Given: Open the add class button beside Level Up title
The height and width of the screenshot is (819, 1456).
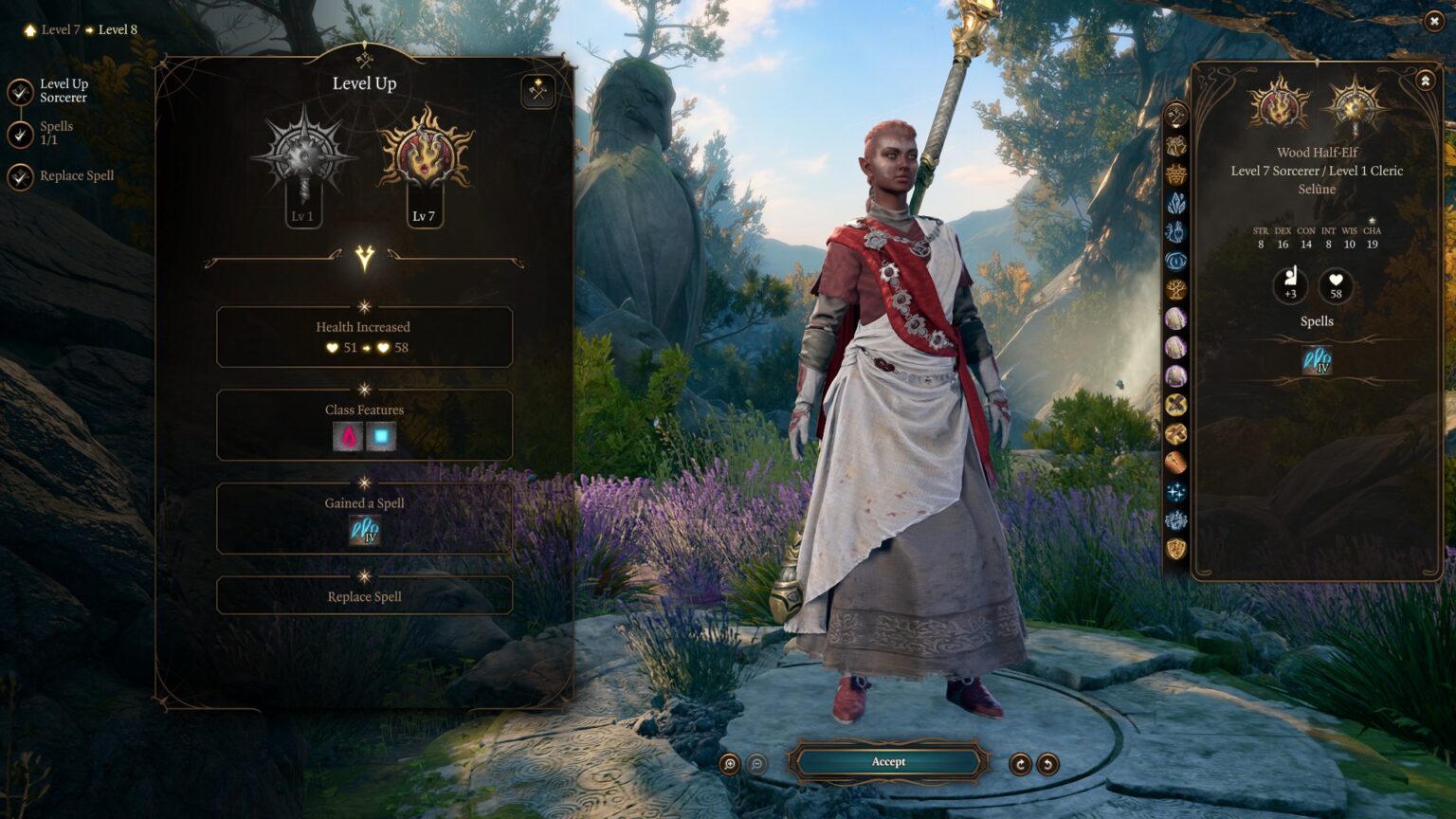Looking at the screenshot, I should pyautogui.click(x=538, y=91).
